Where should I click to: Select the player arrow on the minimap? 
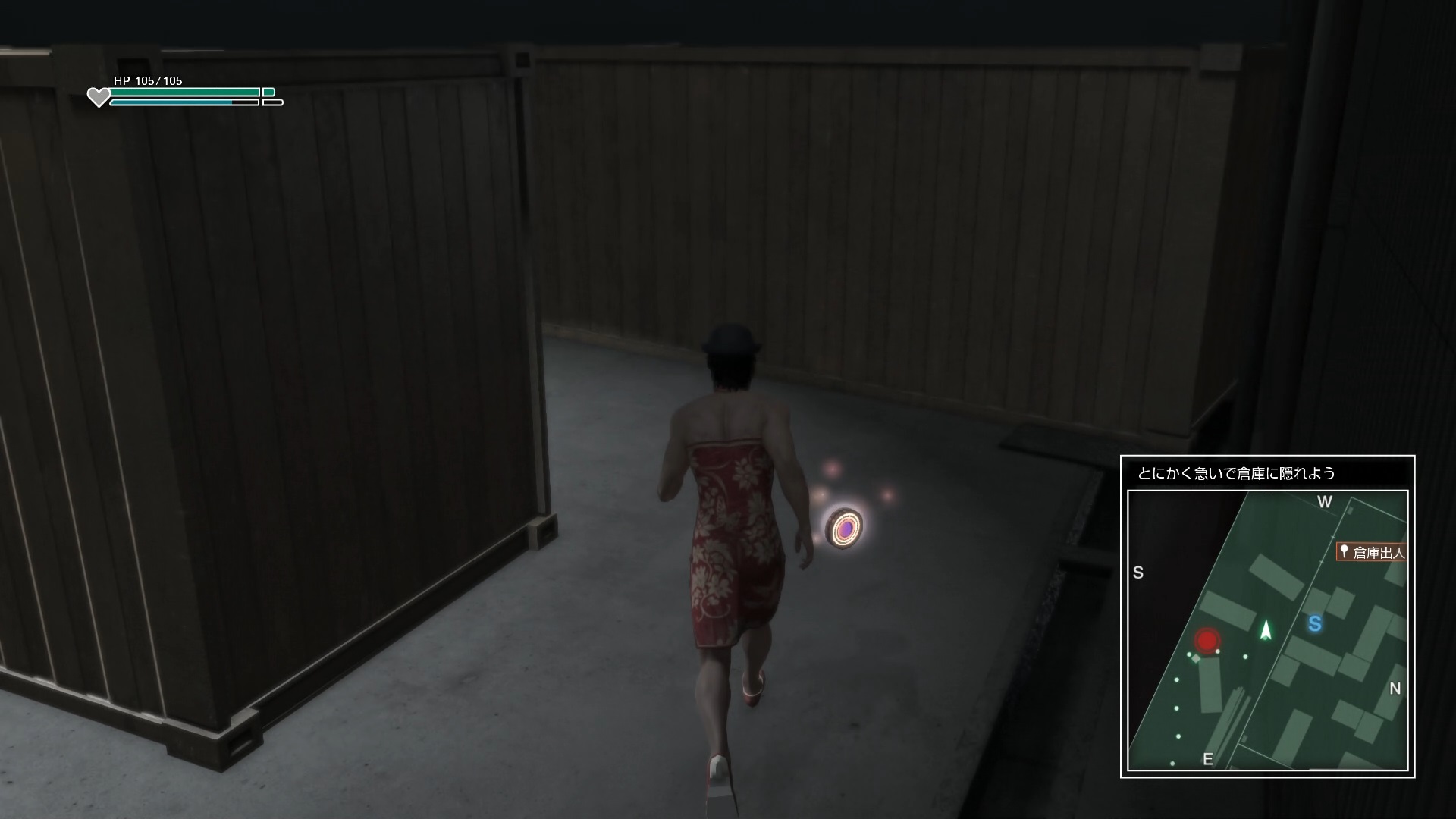pyautogui.click(x=1265, y=629)
